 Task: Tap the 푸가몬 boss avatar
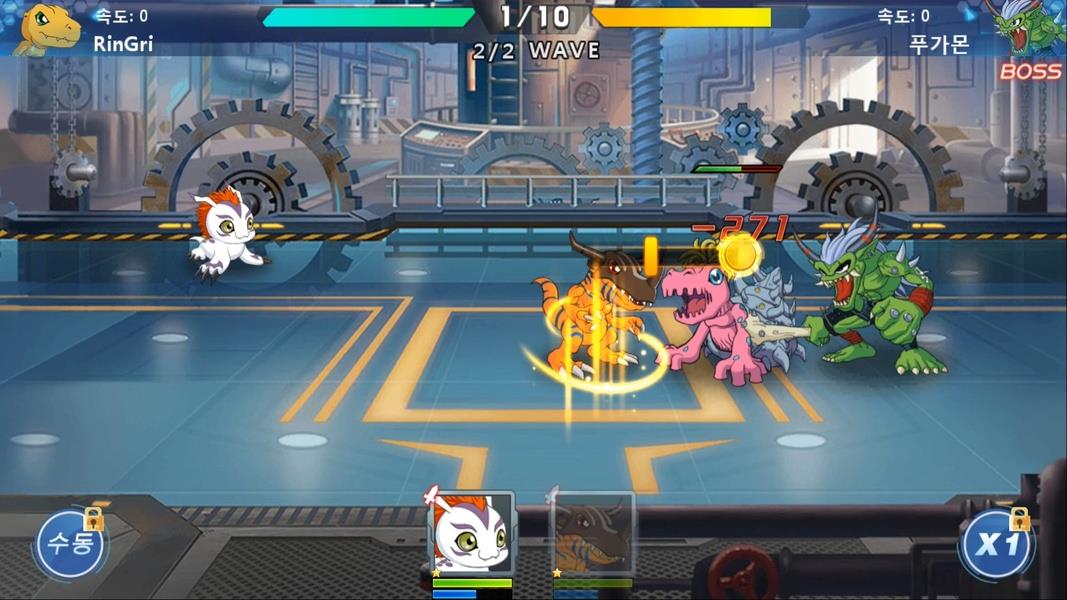[1025, 28]
